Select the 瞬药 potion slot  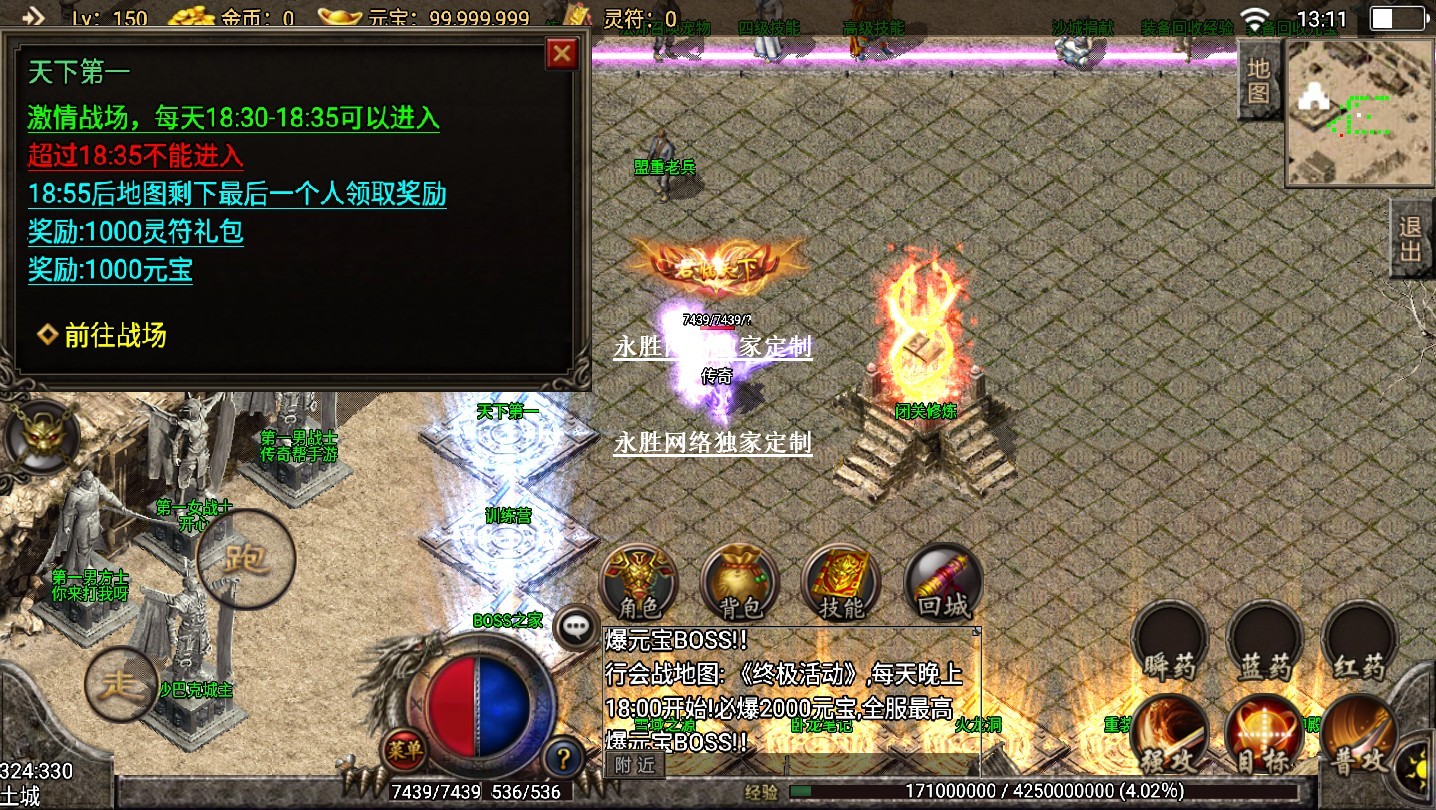1170,640
